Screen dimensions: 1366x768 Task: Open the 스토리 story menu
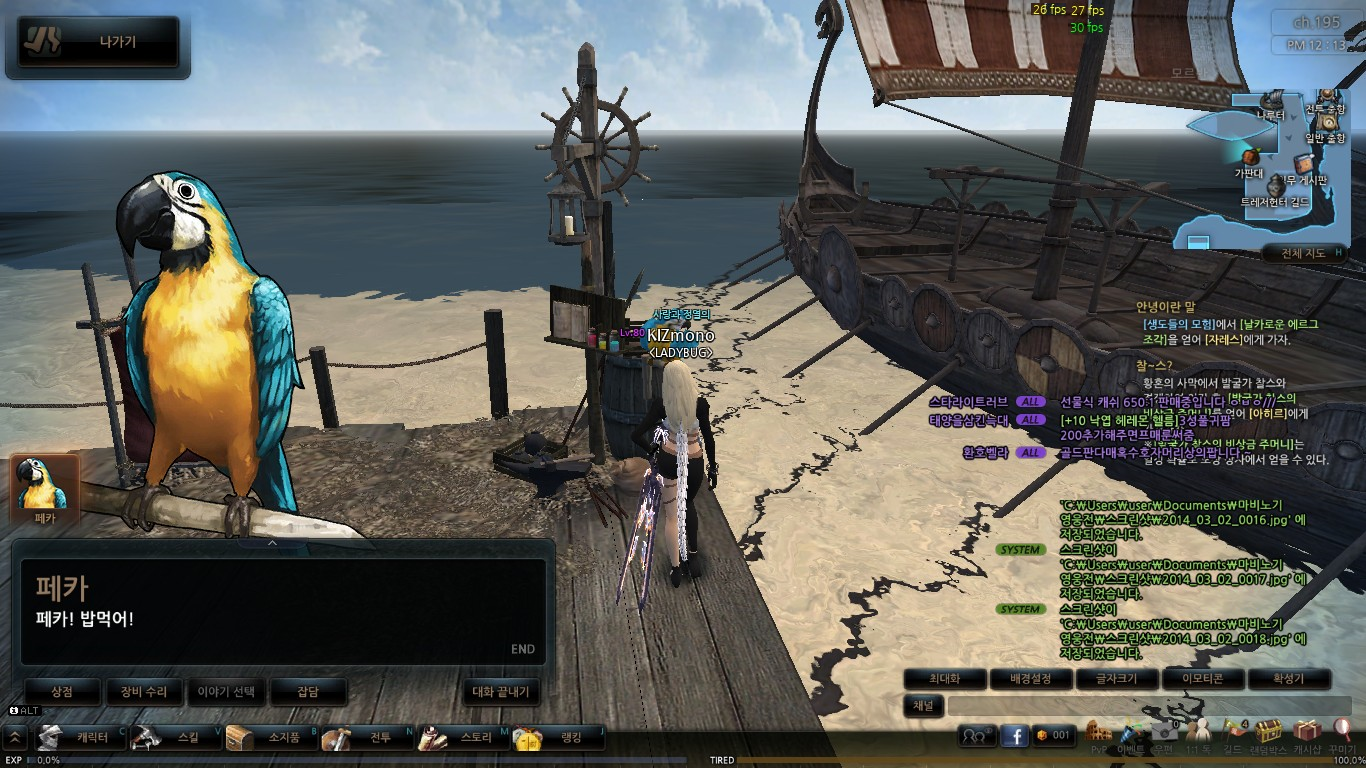tap(462, 738)
